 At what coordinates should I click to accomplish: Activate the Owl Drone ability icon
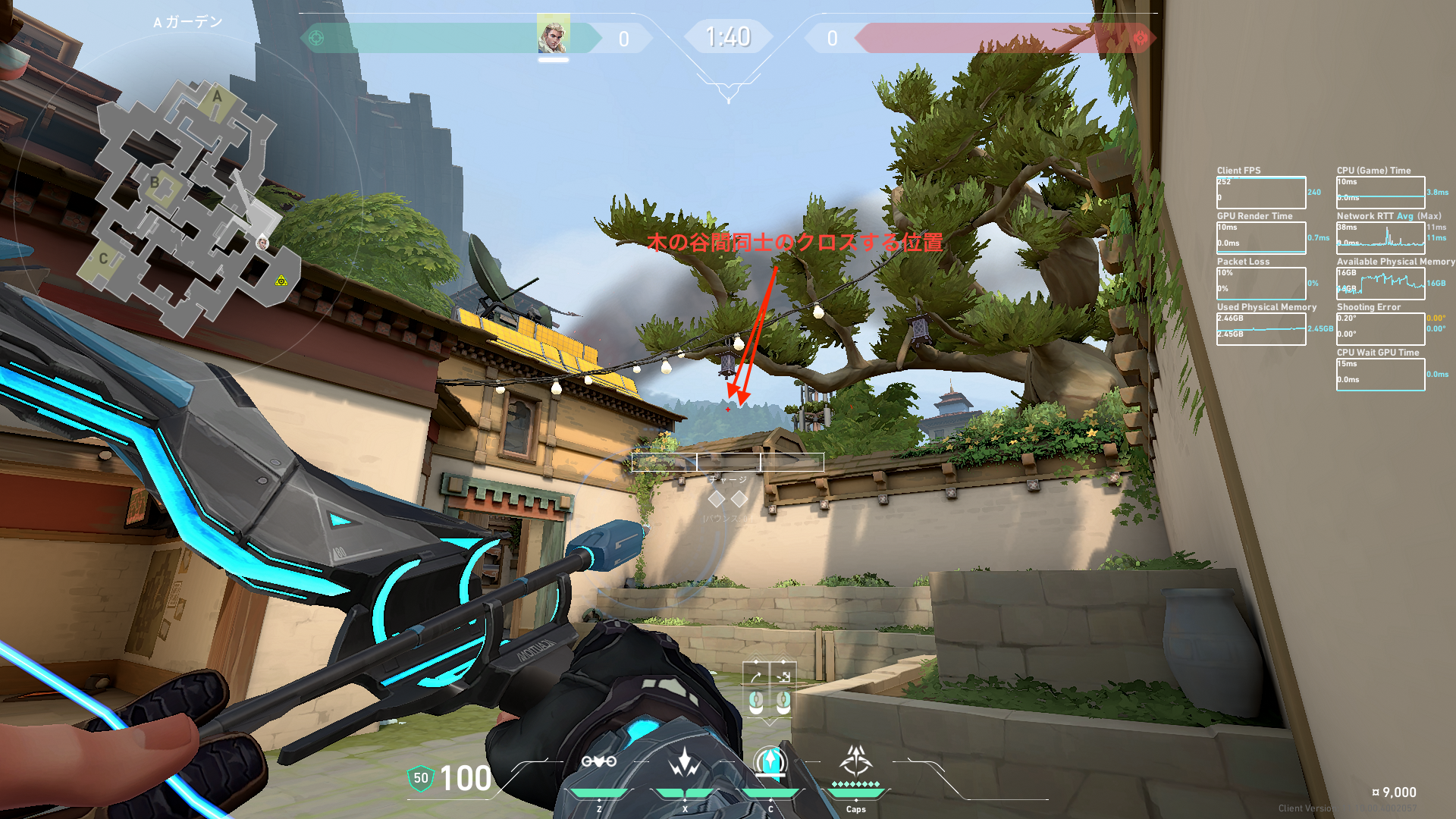pyautogui.click(x=598, y=761)
